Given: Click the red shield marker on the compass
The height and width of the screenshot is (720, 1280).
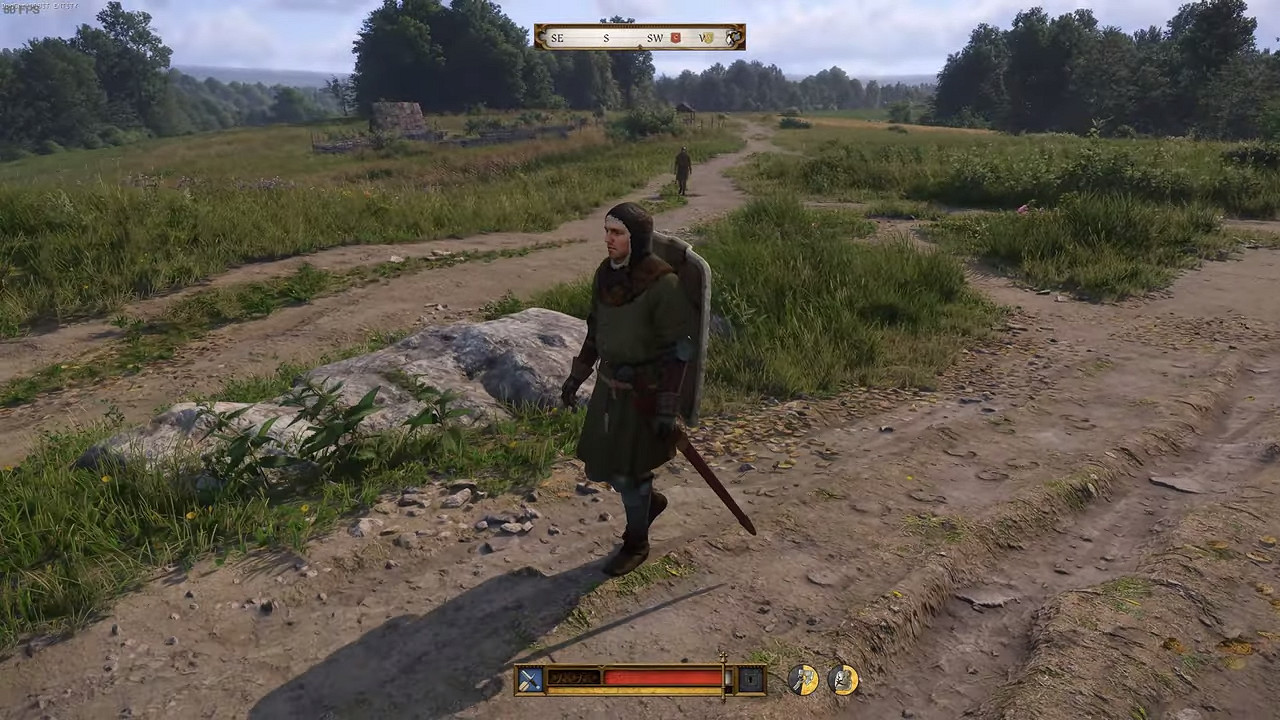Looking at the screenshot, I should pos(674,37).
